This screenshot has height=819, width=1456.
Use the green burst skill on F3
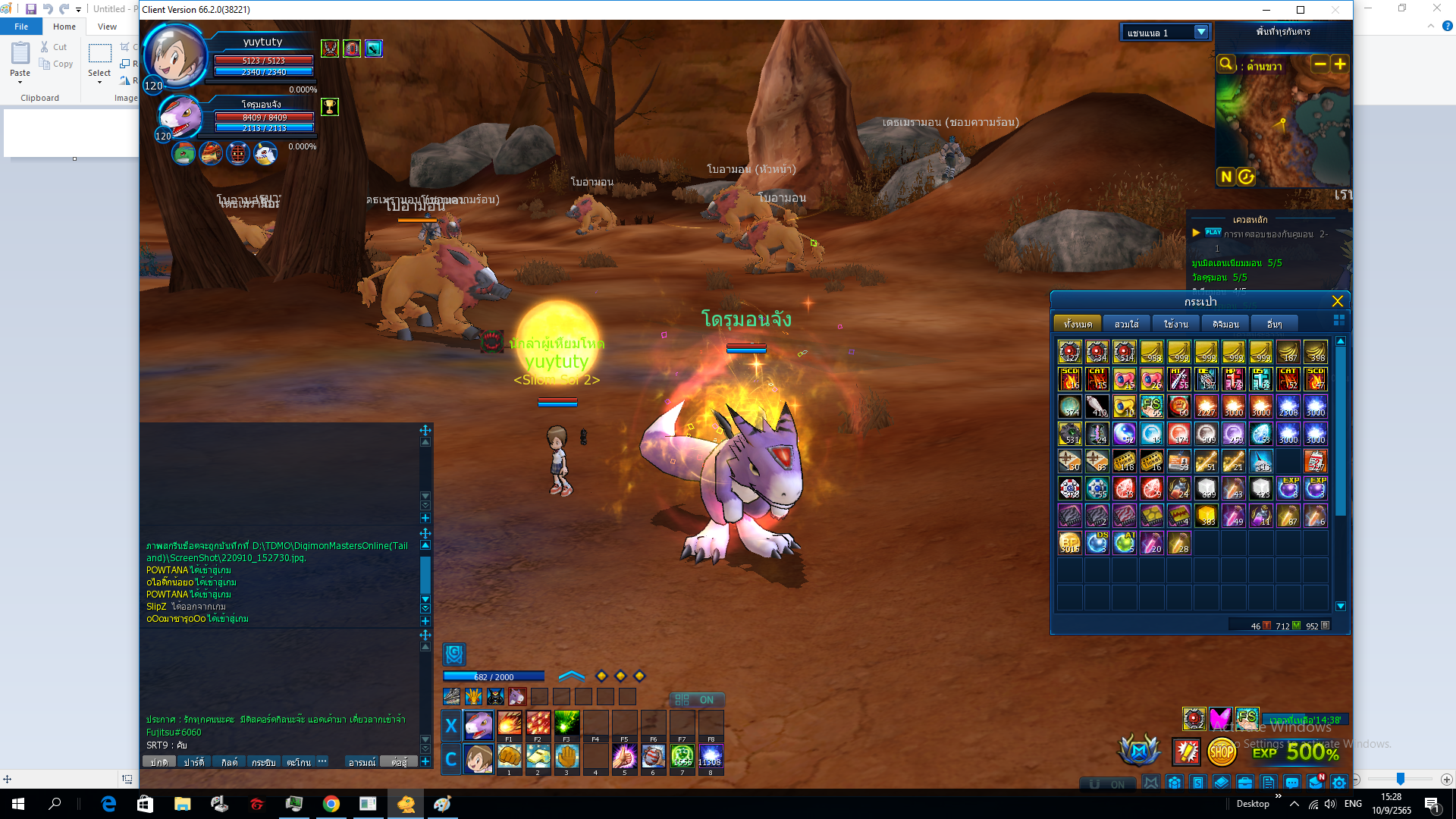[566, 723]
